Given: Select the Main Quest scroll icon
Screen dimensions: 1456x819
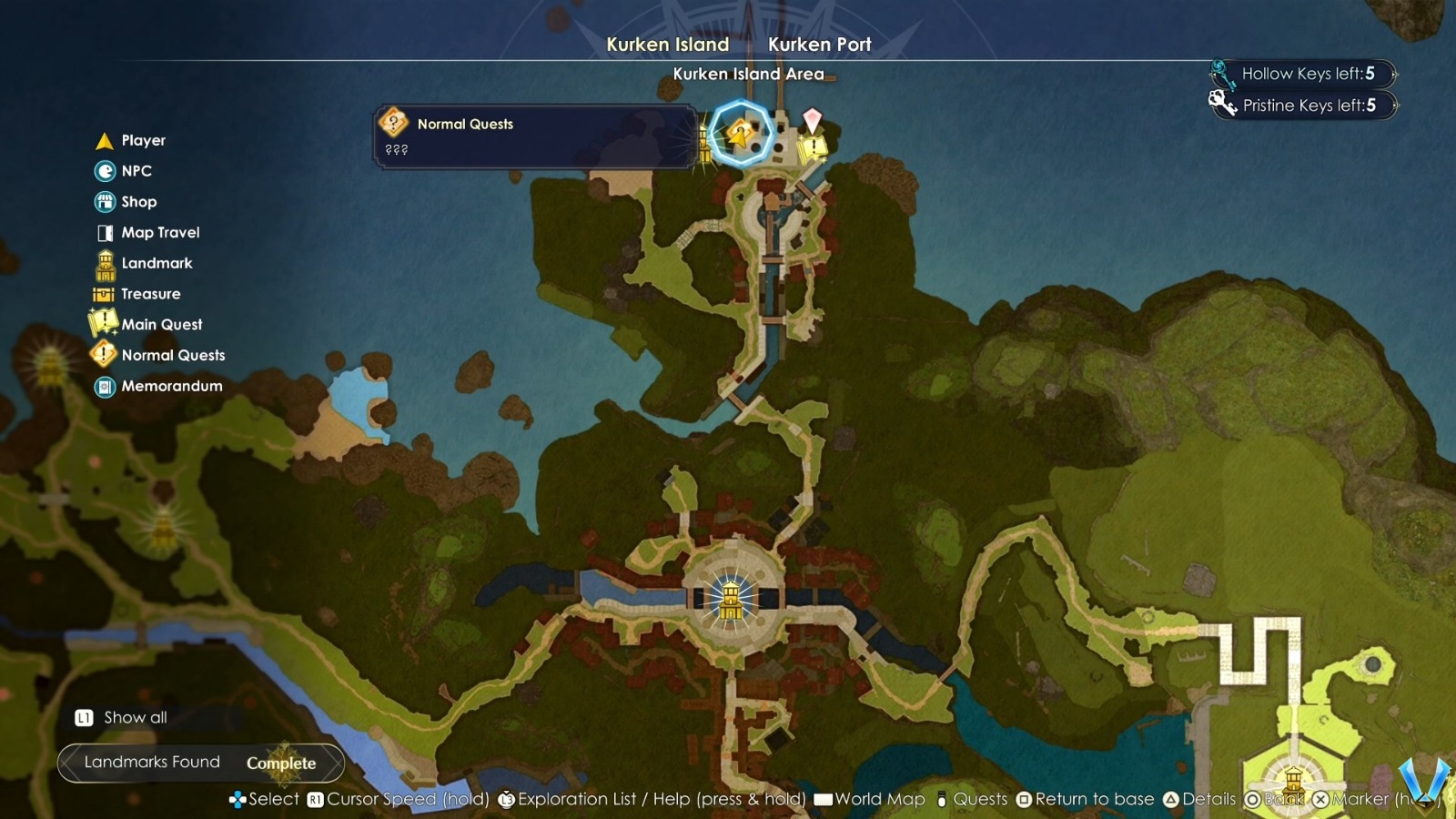Looking at the screenshot, I should (104, 324).
